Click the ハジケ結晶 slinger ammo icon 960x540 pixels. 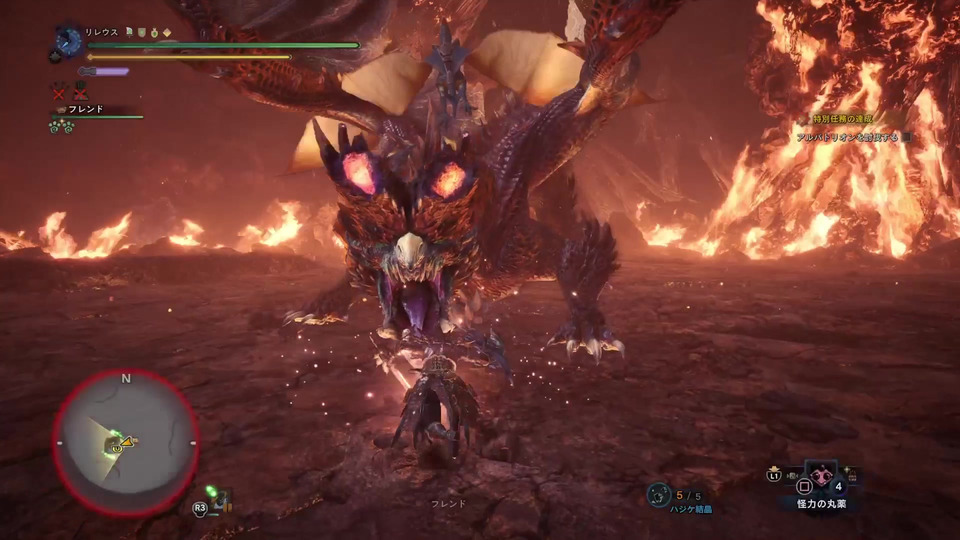658,493
